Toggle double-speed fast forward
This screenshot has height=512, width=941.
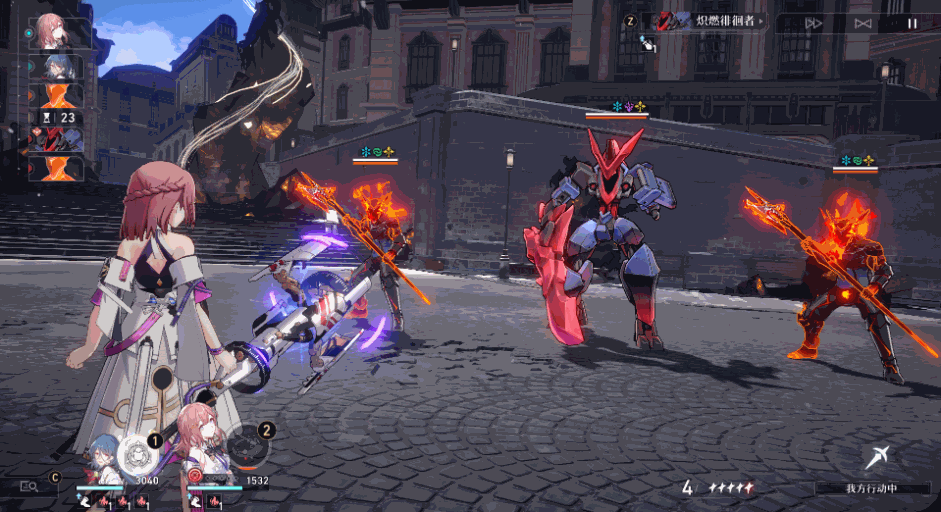pyautogui.click(x=813, y=23)
